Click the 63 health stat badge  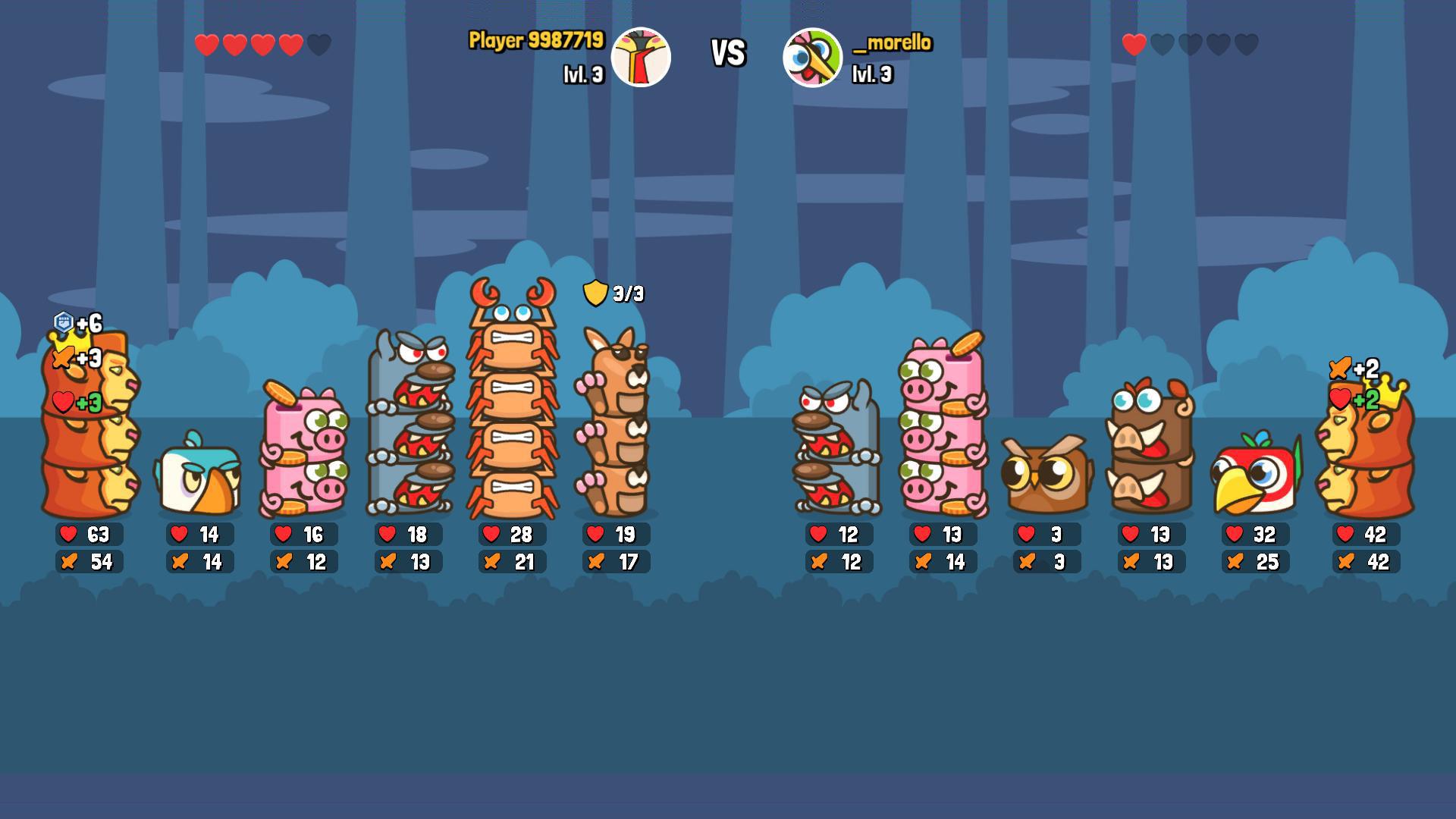click(x=86, y=535)
